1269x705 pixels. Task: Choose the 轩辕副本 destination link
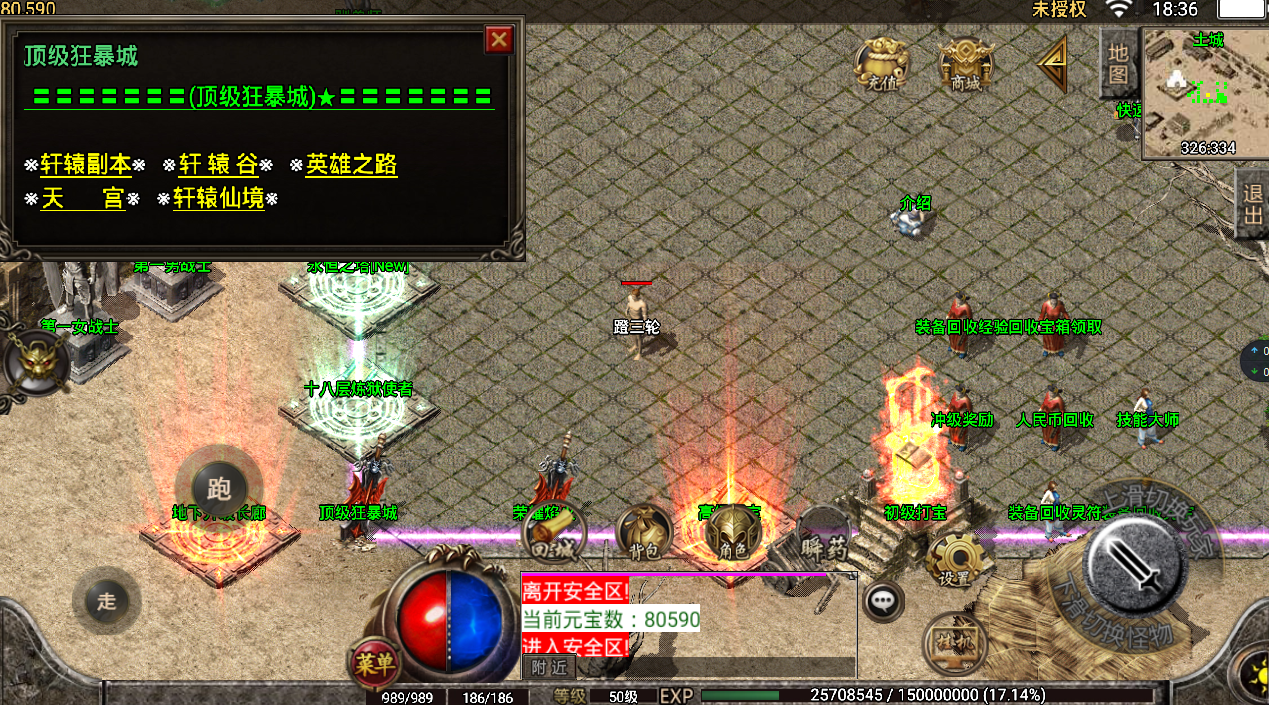pos(86,165)
